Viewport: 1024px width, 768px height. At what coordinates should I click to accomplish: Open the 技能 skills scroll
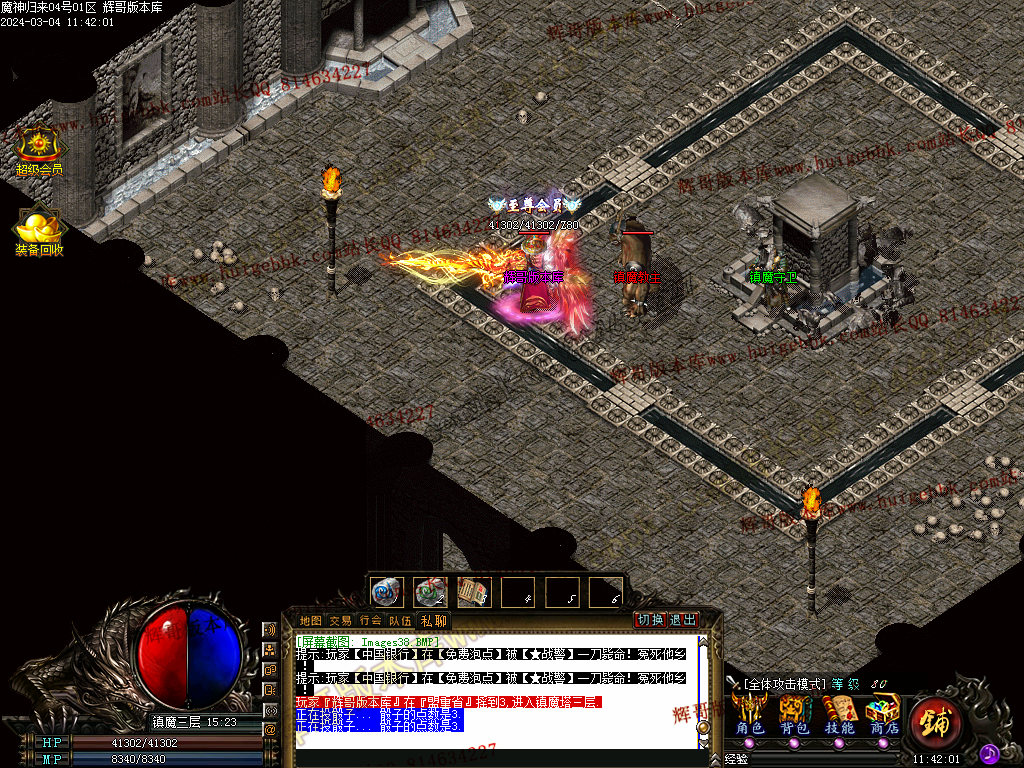(839, 712)
